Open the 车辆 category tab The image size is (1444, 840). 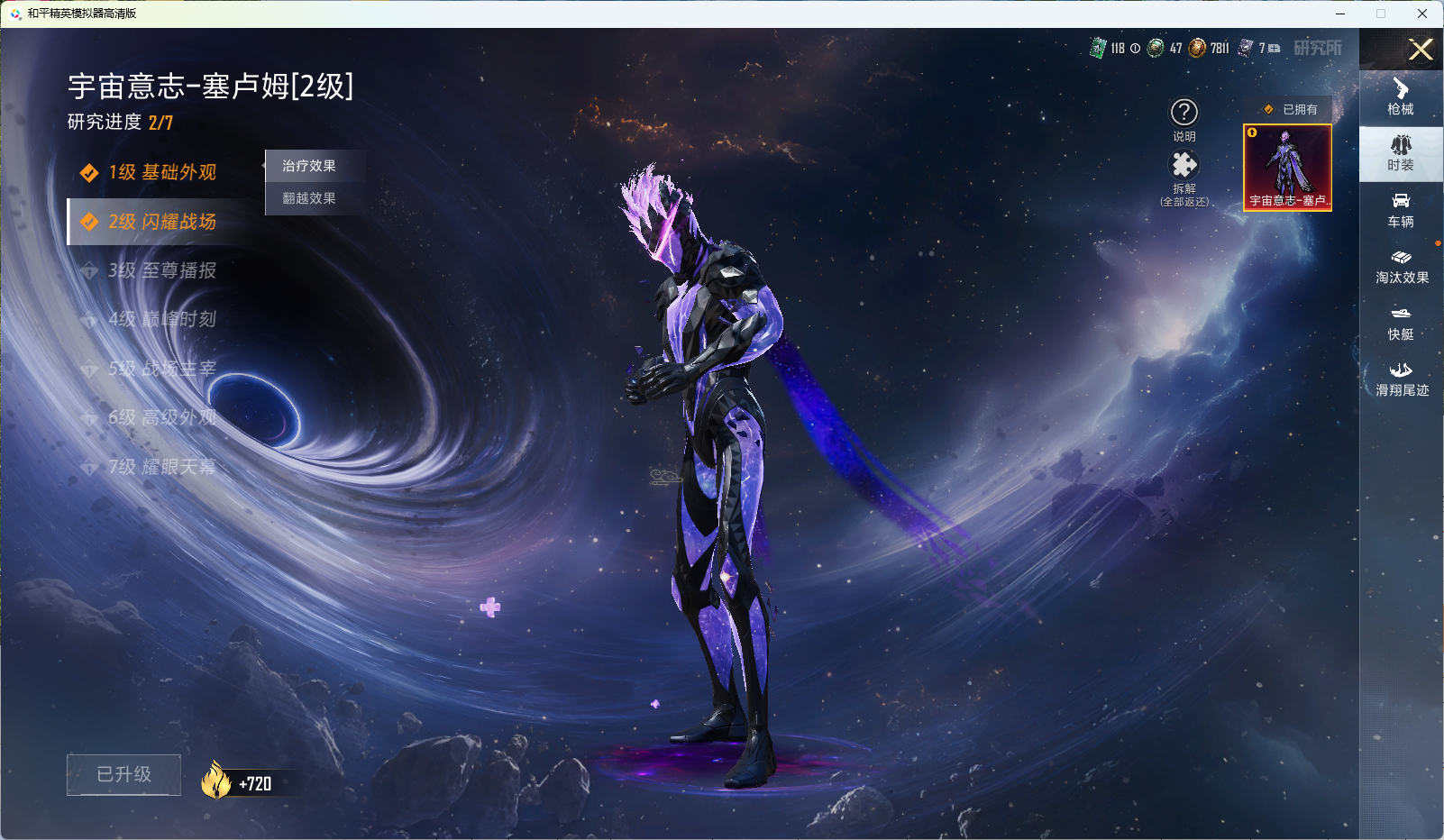coord(1401,209)
